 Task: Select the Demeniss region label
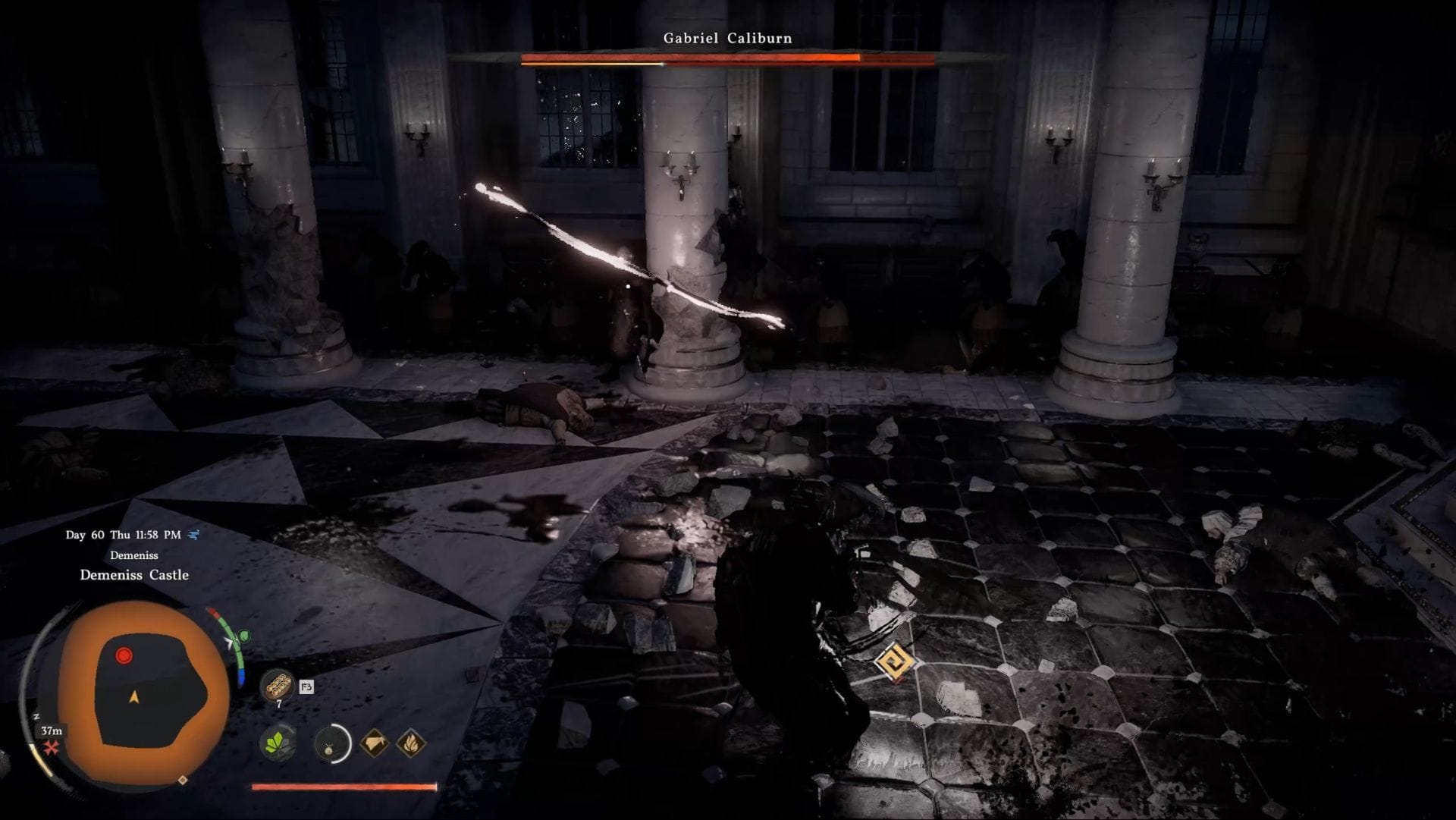[135, 556]
